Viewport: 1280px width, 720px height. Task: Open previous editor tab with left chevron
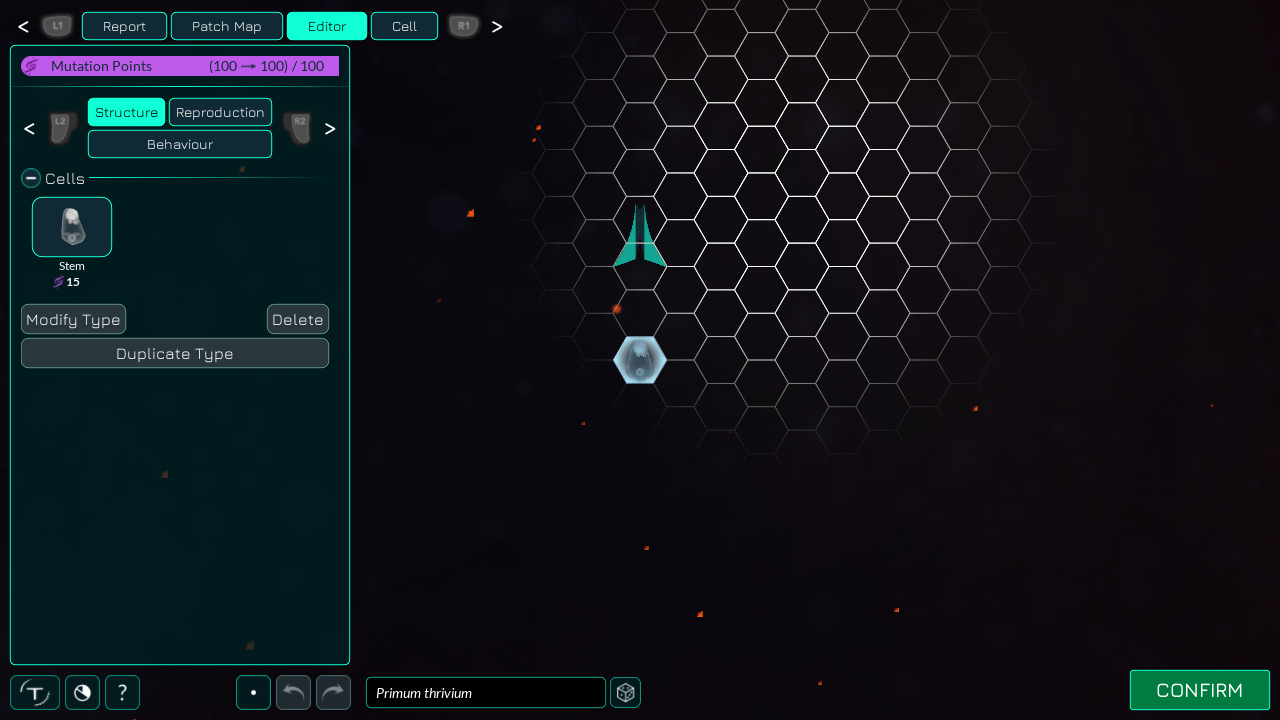[x=29, y=129]
